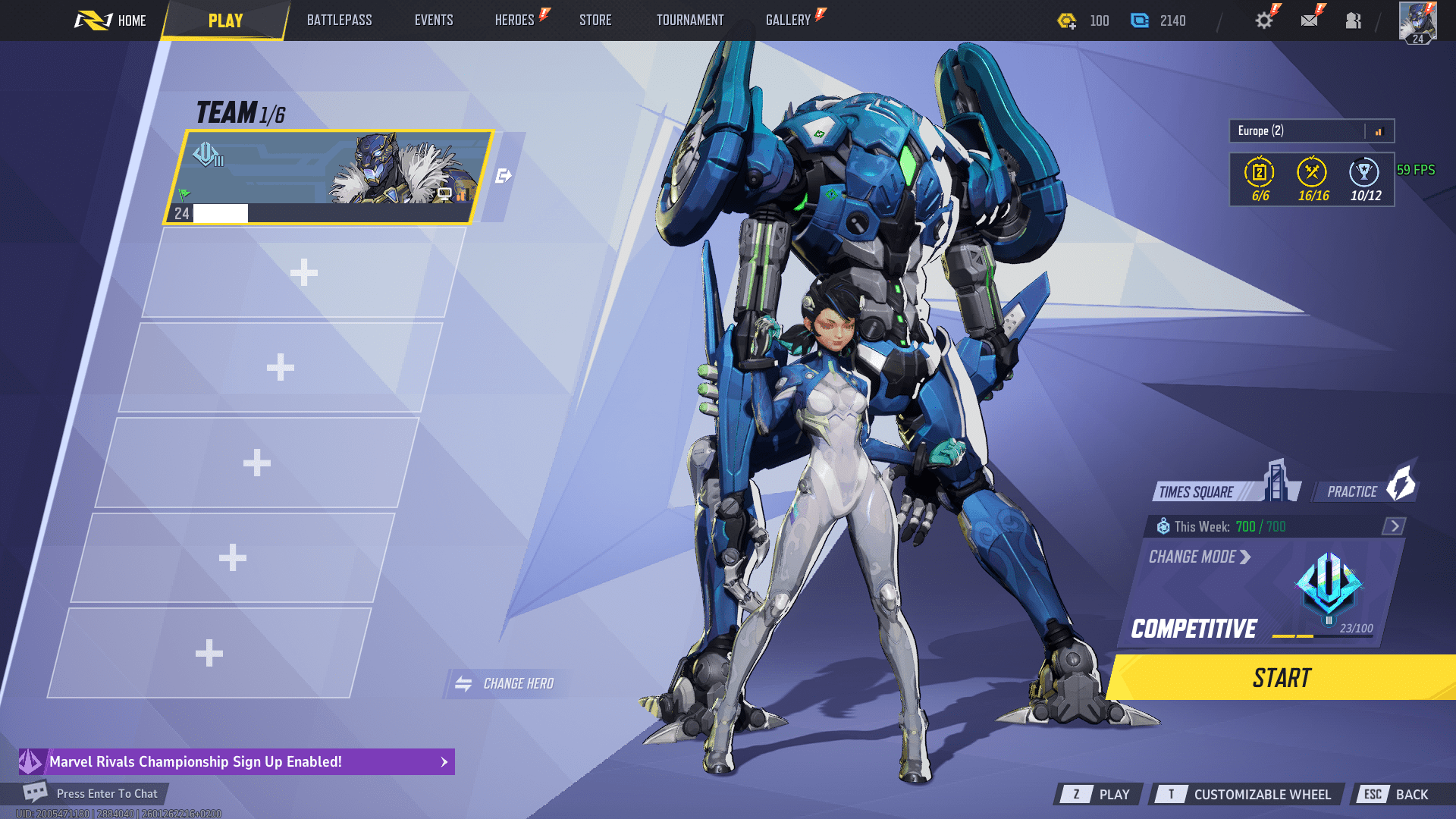Viewport: 1456px width, 819px height.
Task: Switch to the Events tab
Action: pos(434,20)
